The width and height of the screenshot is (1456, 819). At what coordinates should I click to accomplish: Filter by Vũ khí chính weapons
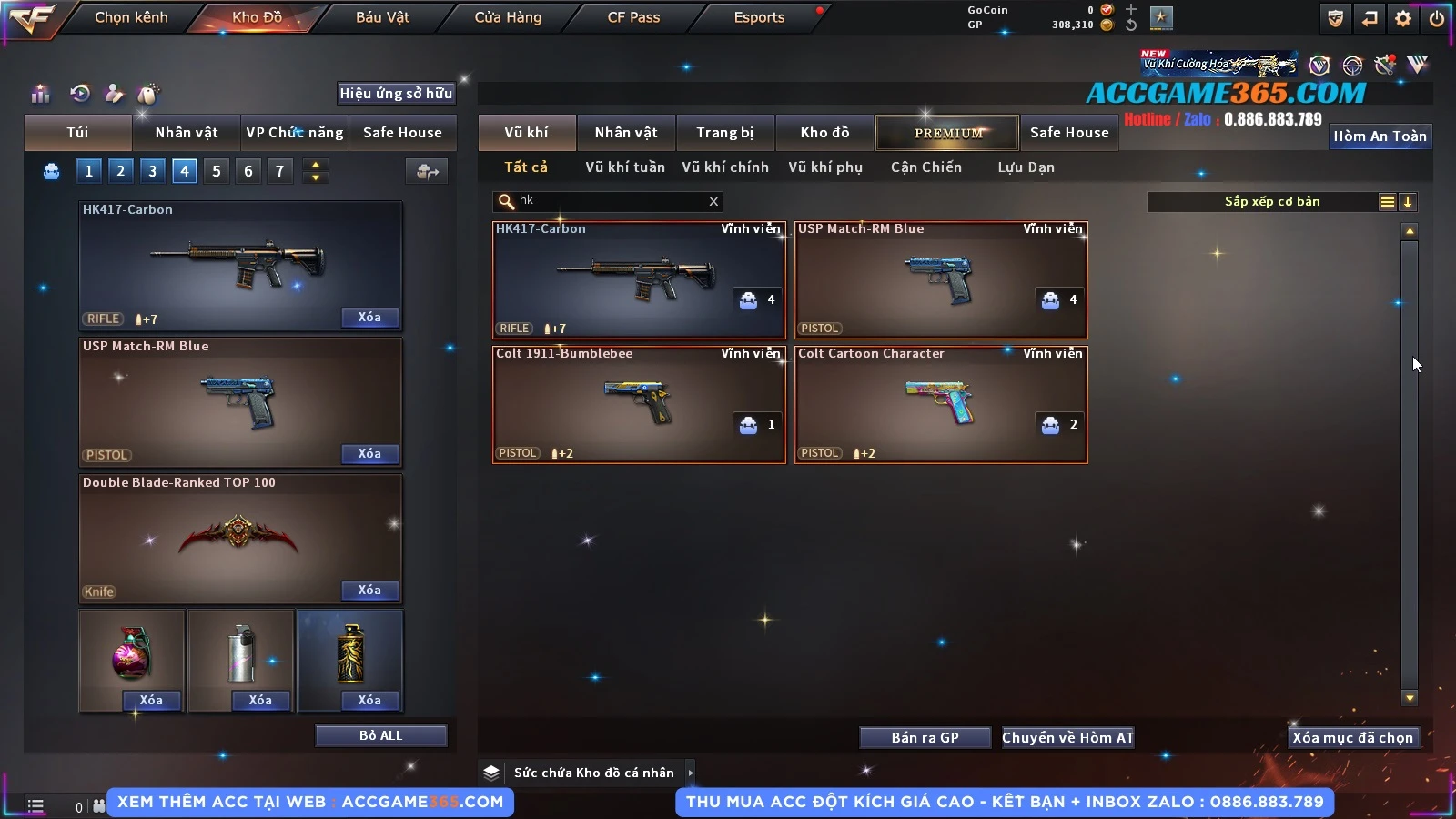click(x=724, y=167)
